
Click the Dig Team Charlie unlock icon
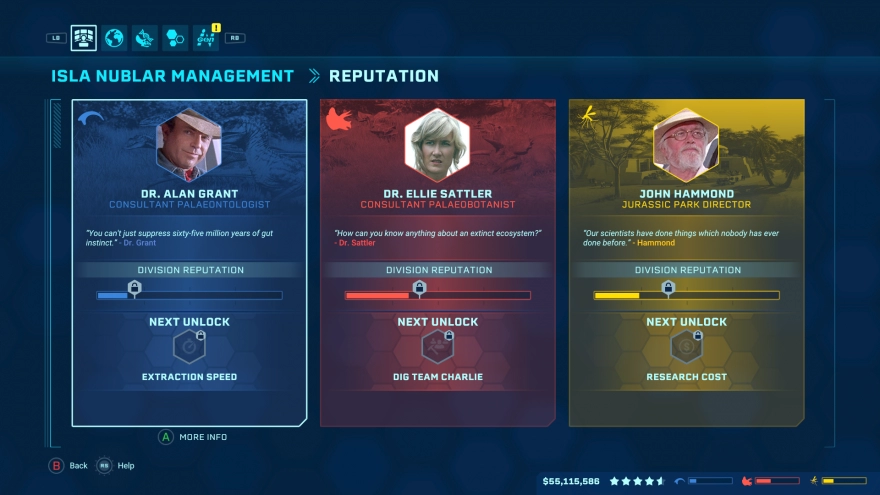[x=438, y=347]
